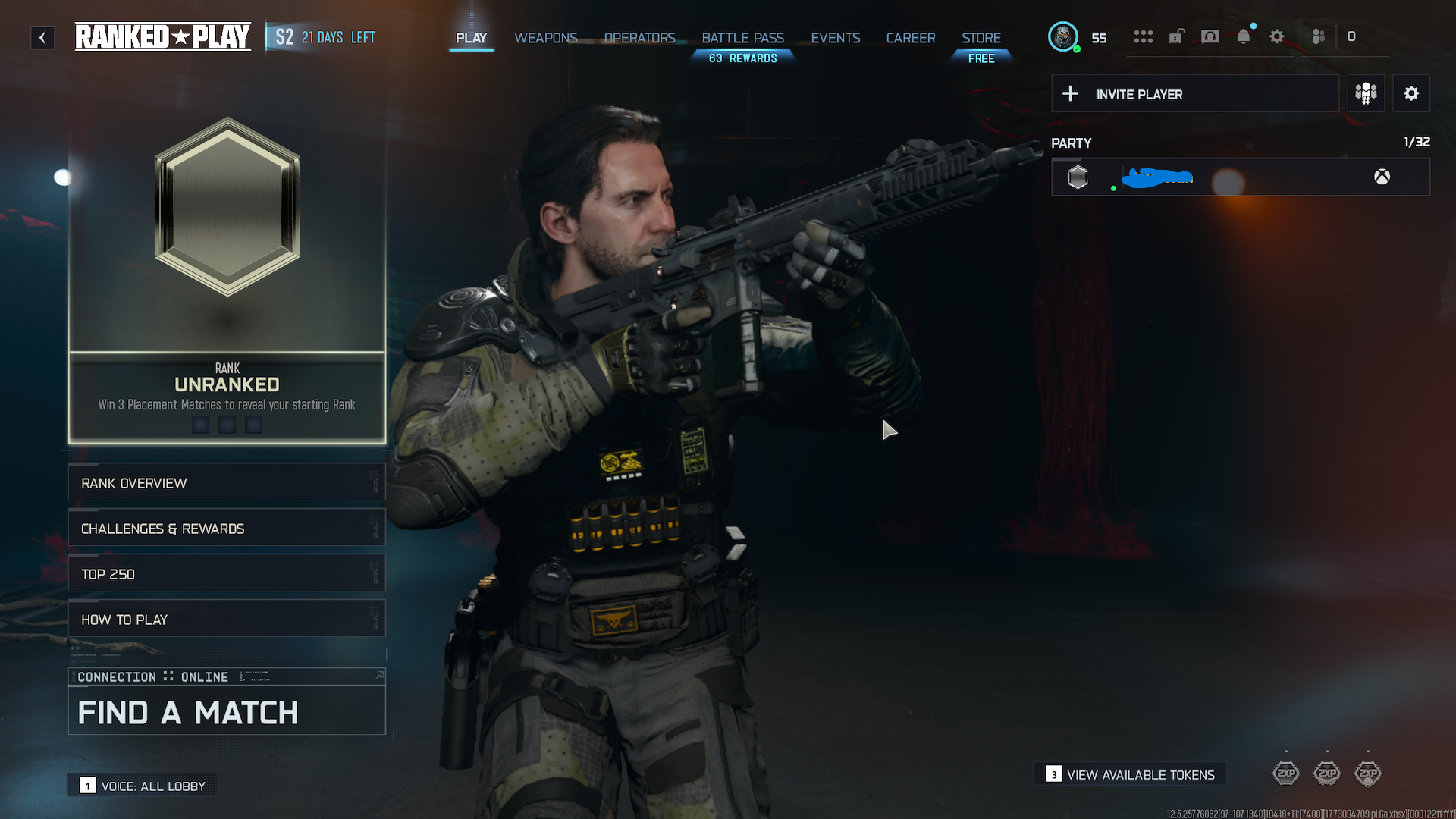The height and width of the screenshot is (819, 1456).
Task: Open the headset voice chat icon
Action: click(1210, 37)
